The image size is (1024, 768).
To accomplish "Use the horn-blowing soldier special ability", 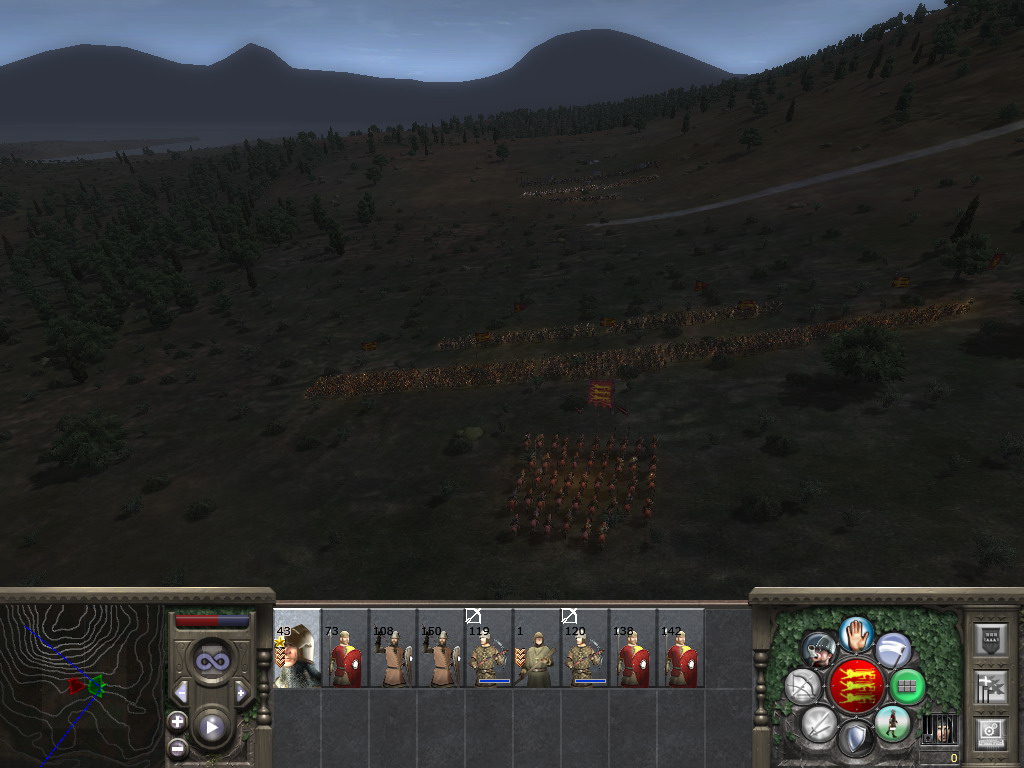I will [819, 650].
